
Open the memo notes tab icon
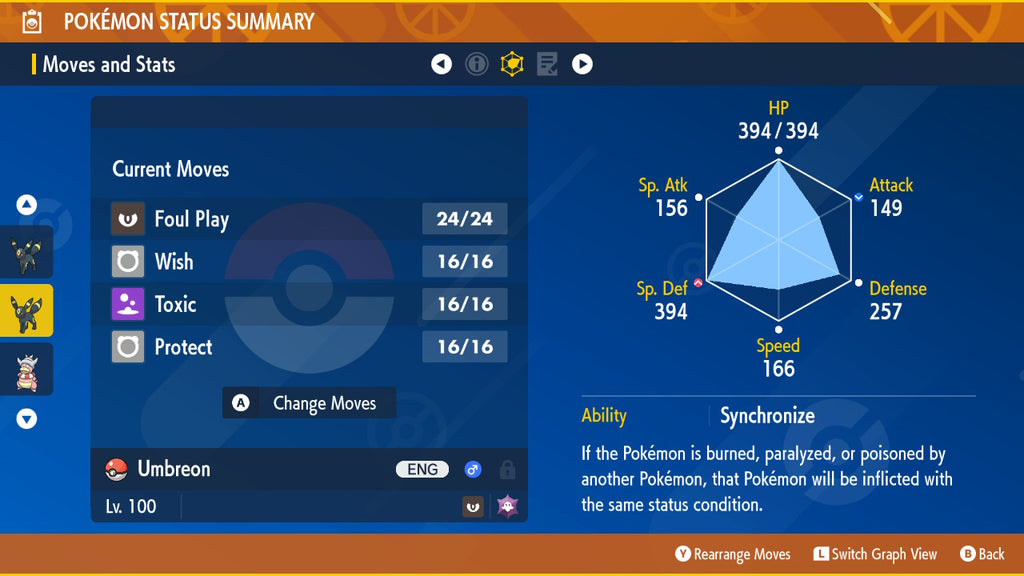point(547,65)
